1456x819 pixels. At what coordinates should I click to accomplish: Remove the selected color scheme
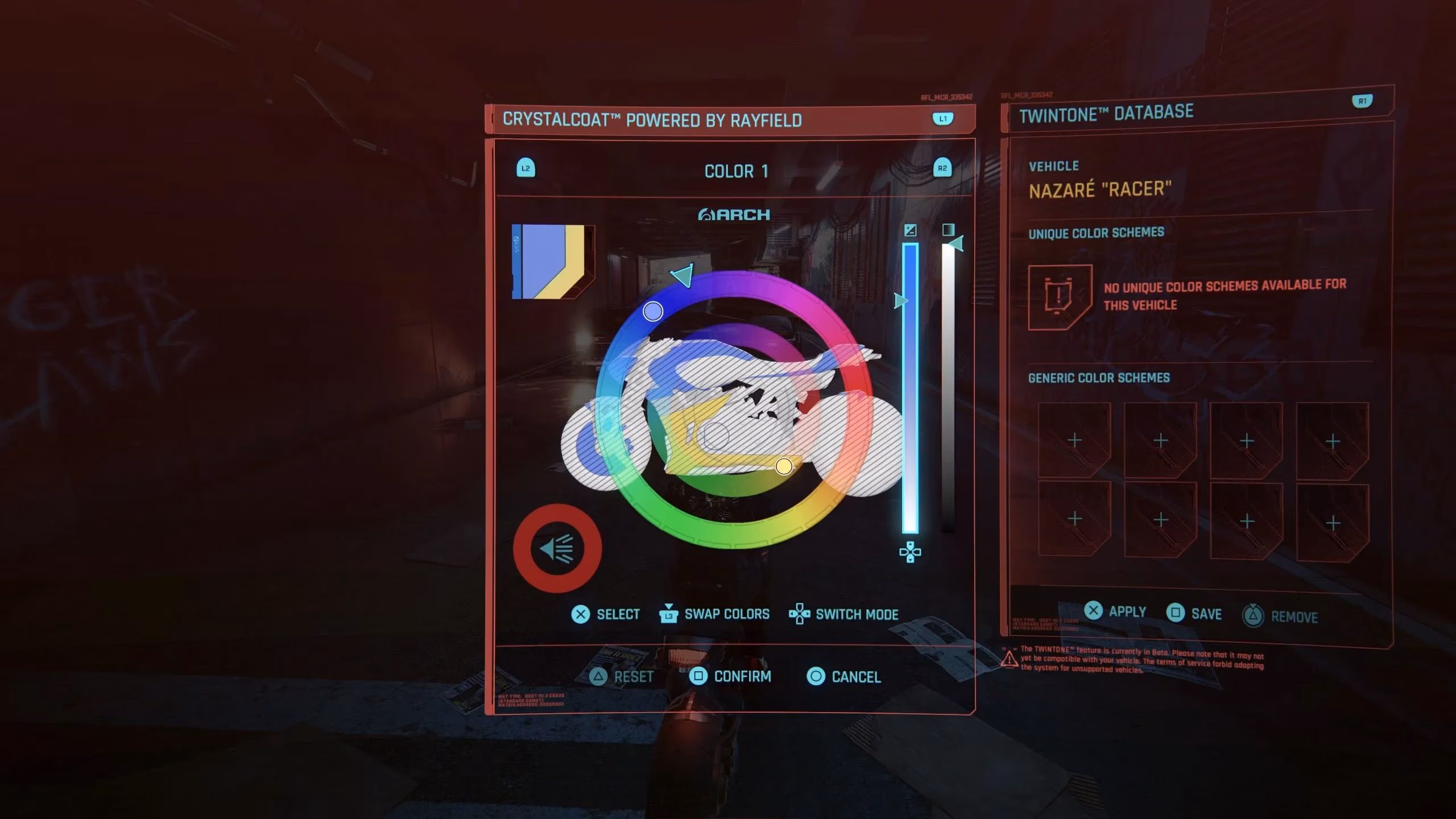coord(1281,617)
